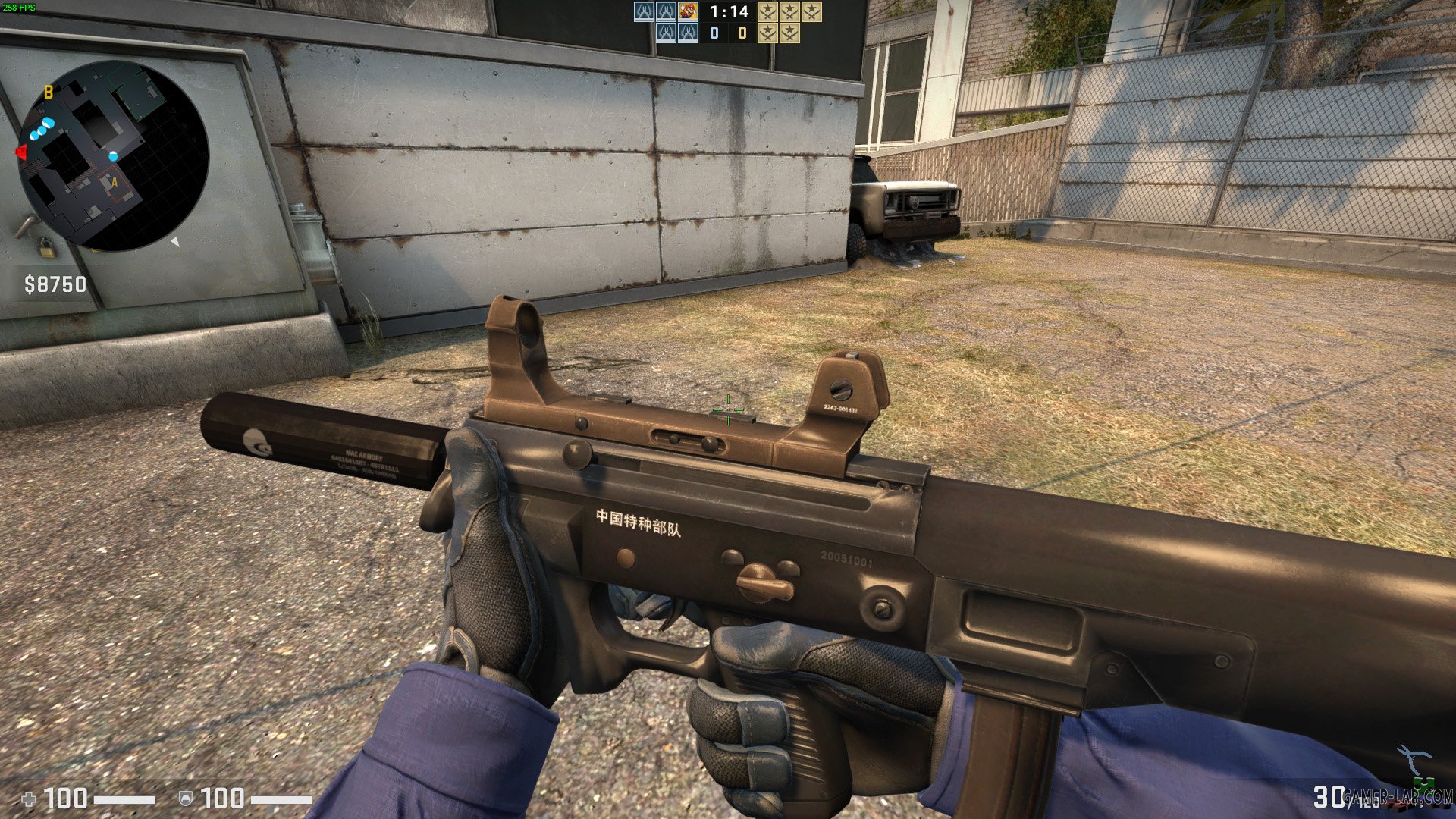Click the first T-side round win swords icon
The width and height of the screenshot is (1456, 819).
click(x=767, y=12)
